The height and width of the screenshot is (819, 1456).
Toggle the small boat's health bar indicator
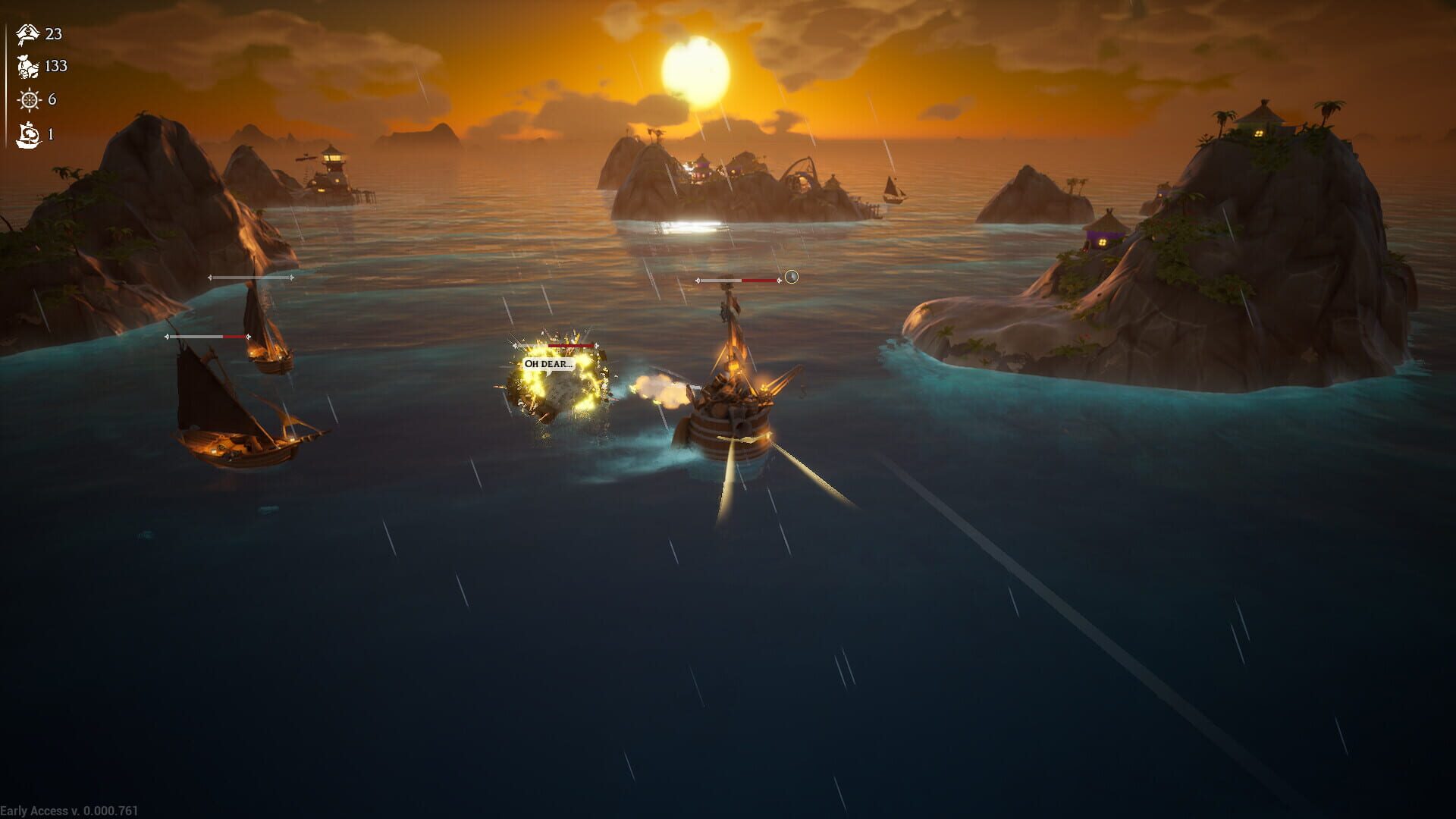click(250, 278)
